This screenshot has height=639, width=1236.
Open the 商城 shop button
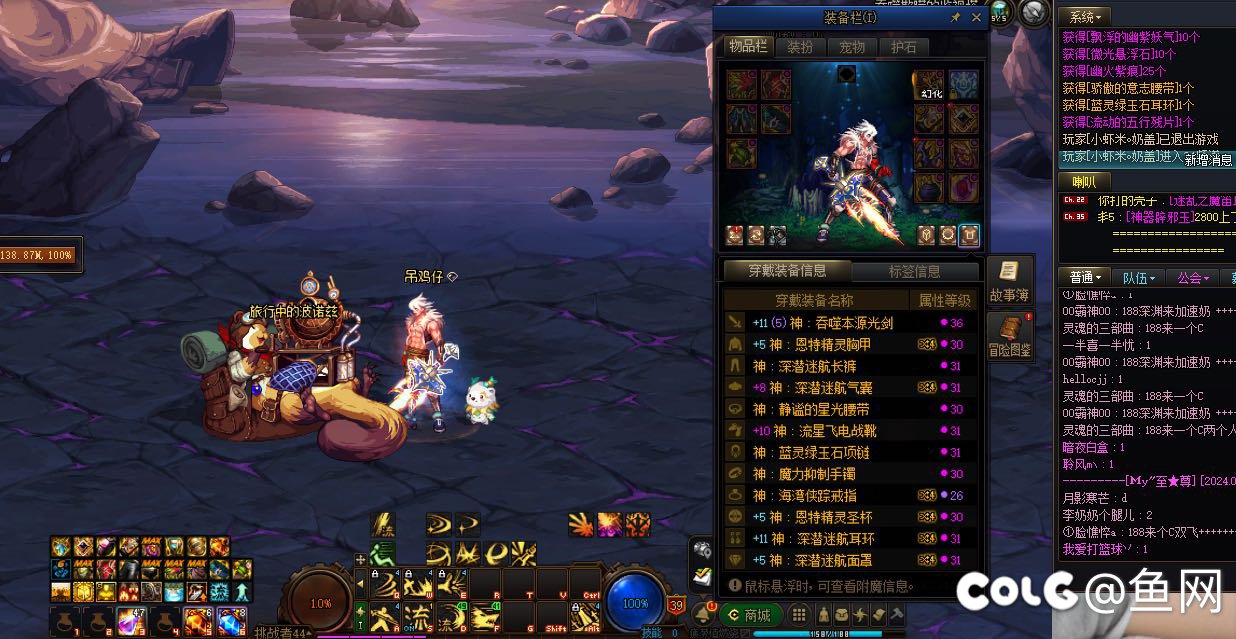tap(750, 615)
